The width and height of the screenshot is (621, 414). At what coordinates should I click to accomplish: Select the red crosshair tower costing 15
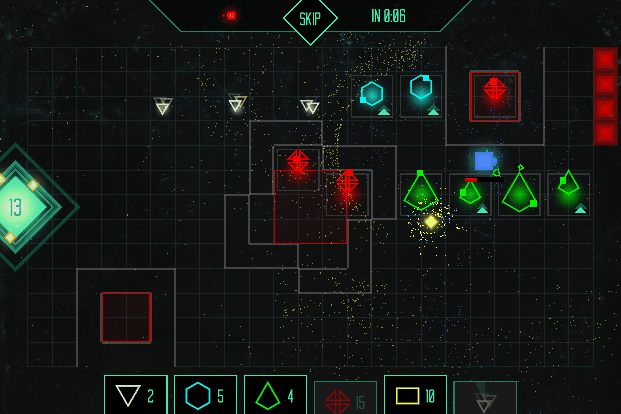pos(345,398)
